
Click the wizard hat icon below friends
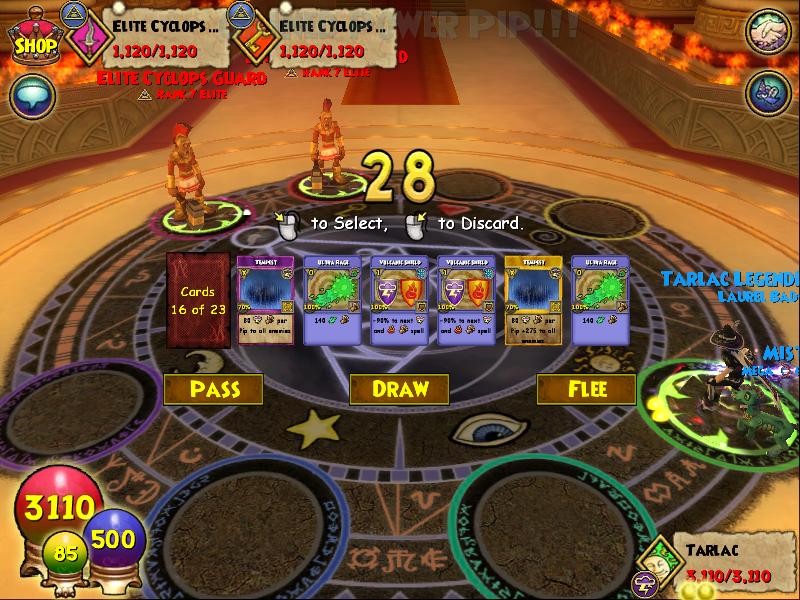[x=768, y=93]
